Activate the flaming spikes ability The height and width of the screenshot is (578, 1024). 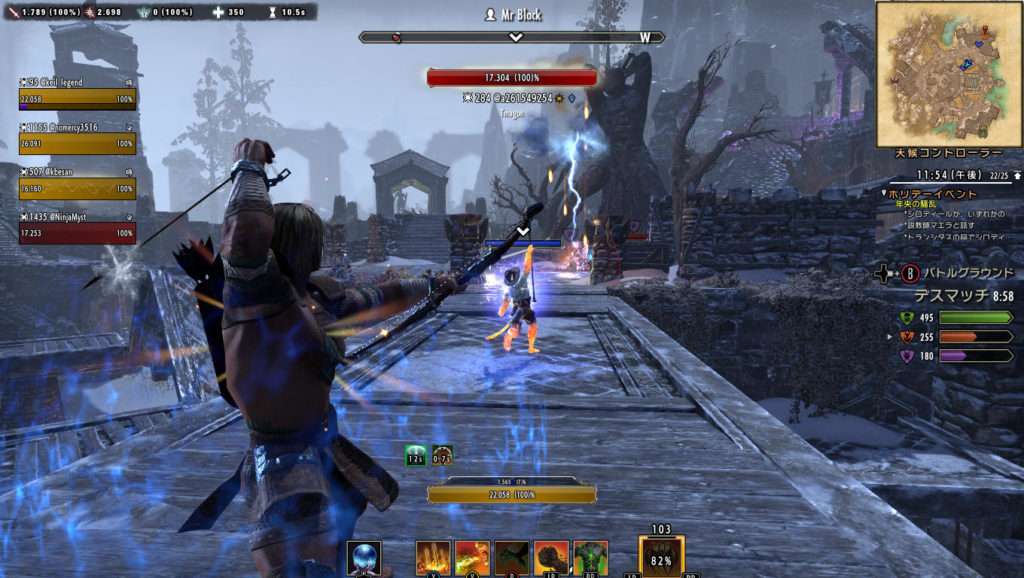[x=433, y=557]
